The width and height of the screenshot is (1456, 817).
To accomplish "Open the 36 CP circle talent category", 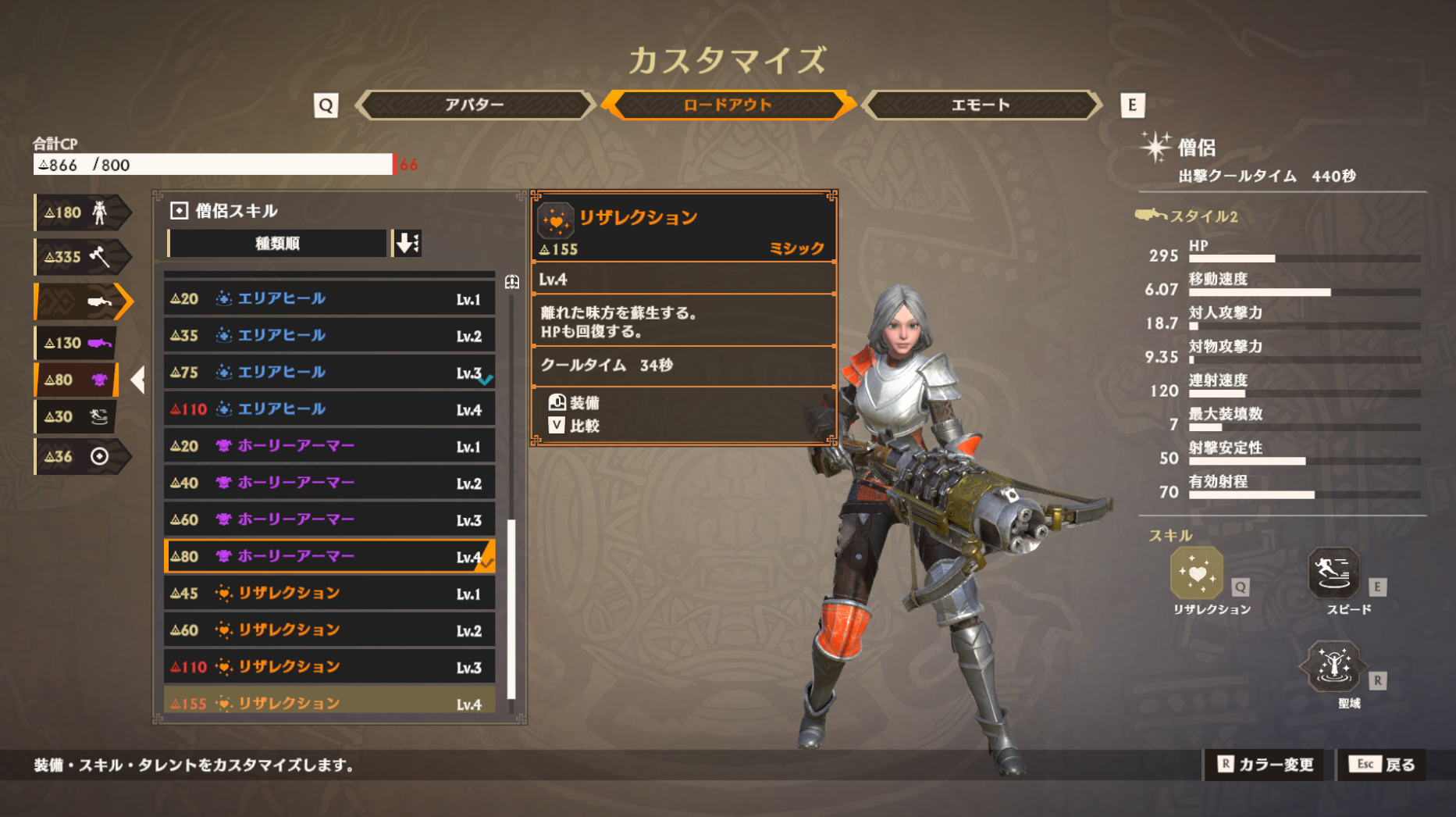I will pyautogui.click(x=80, y=456).
